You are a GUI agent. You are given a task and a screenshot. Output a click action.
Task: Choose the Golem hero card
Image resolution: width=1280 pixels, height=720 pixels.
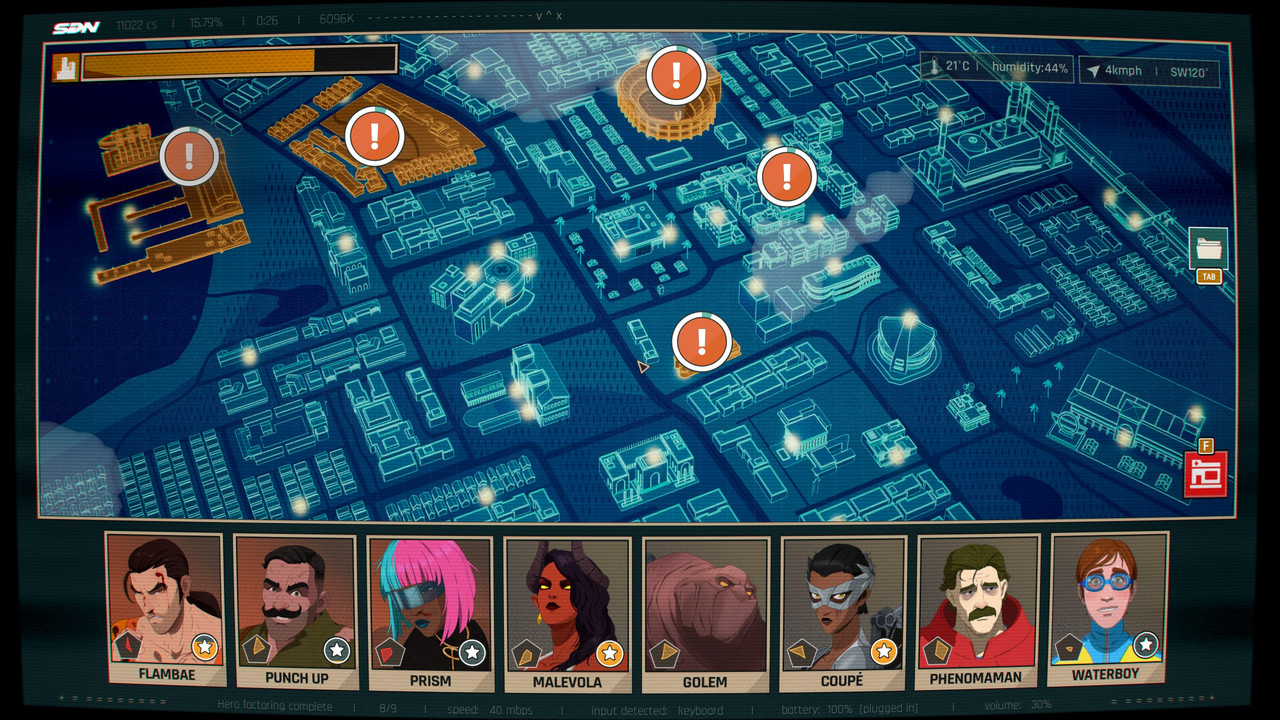pyautogui.click(x=705, y=614)
